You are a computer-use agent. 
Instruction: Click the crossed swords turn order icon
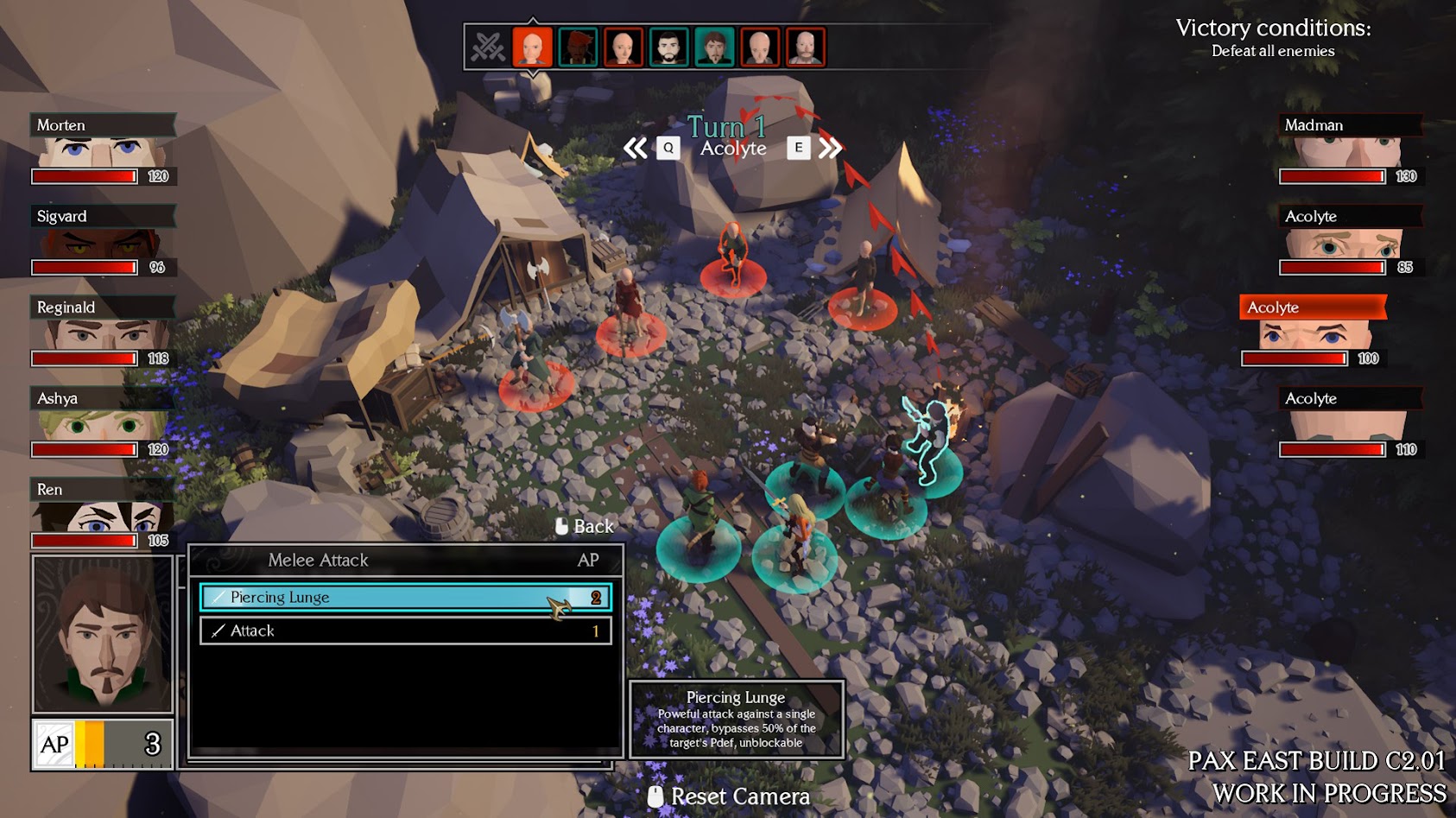point(488,47)
